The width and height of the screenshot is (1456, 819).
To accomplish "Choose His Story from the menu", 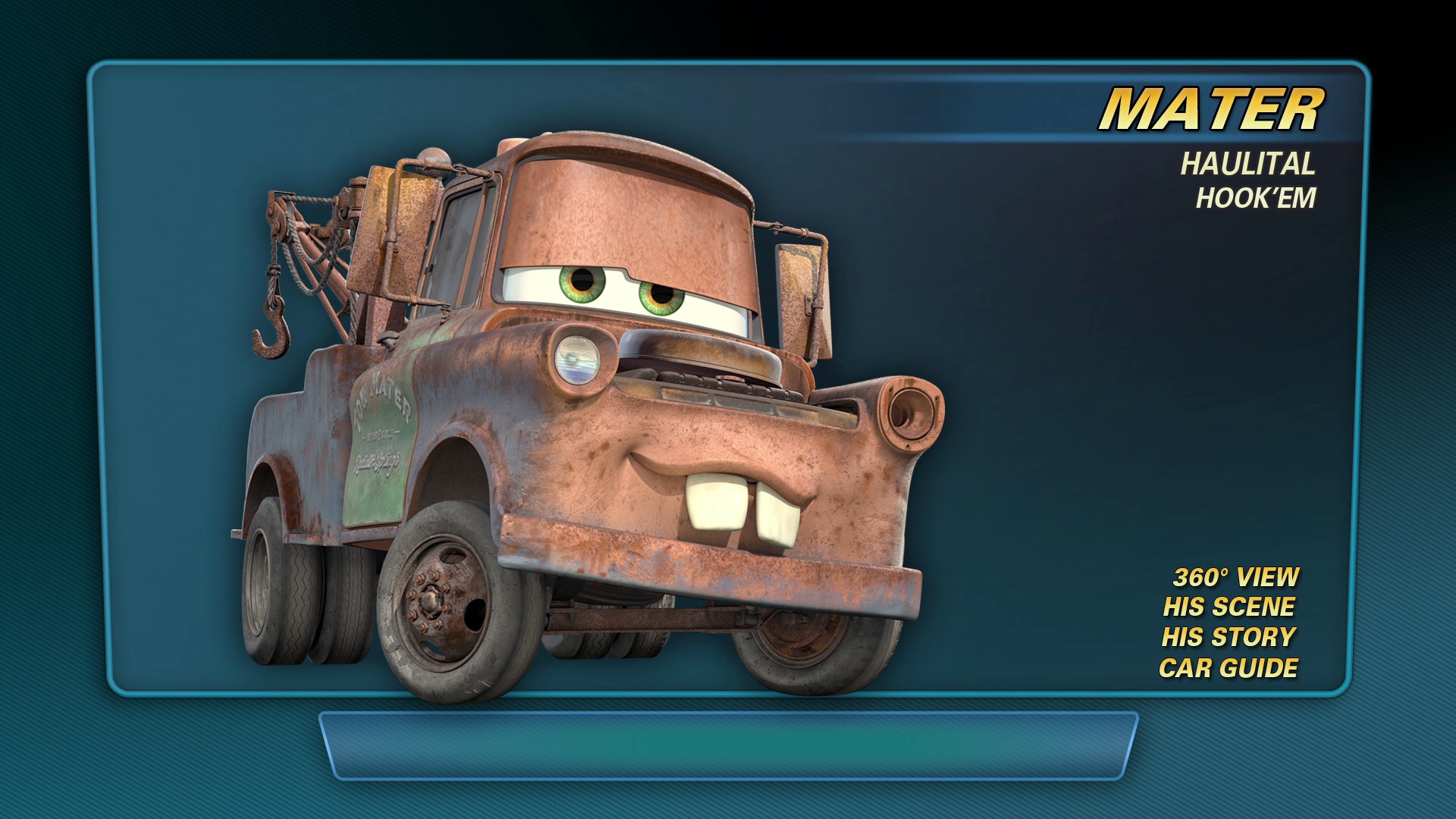I will 1228,638.
